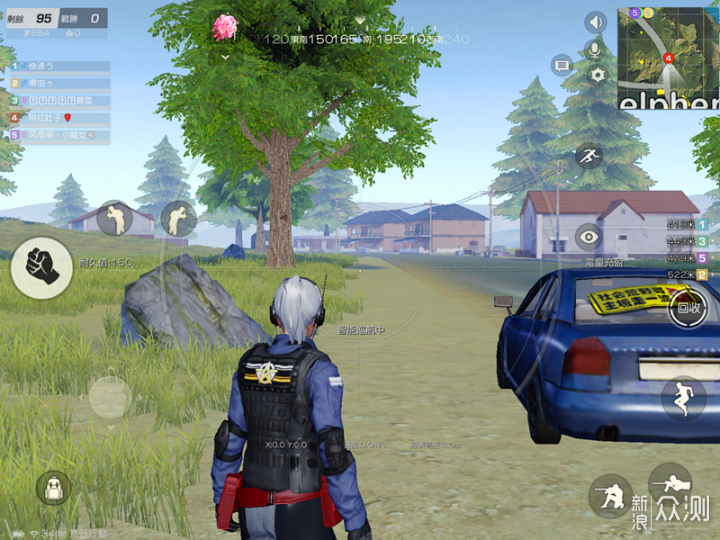Tap the fist melee attack button
Screen dimensions: 720x540
pos(41,267)
